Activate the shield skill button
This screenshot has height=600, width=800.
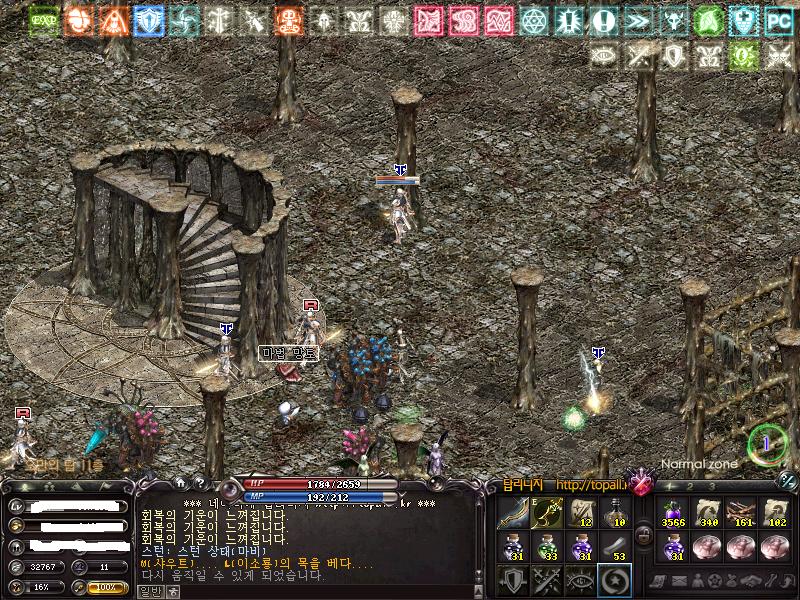[x=515, y=580]
